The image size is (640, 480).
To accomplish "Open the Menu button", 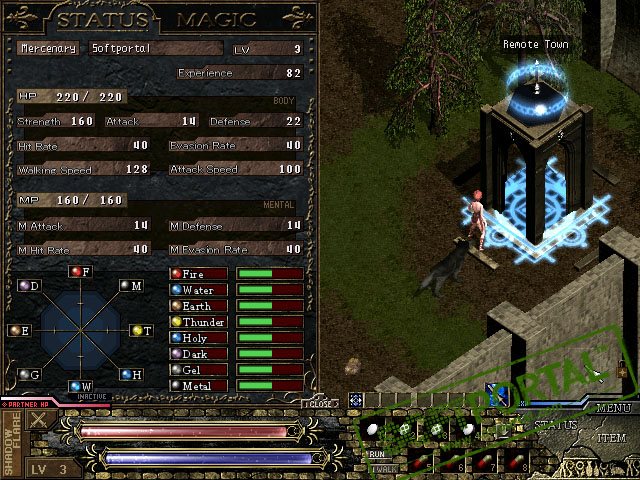I will tap(612, 408).
